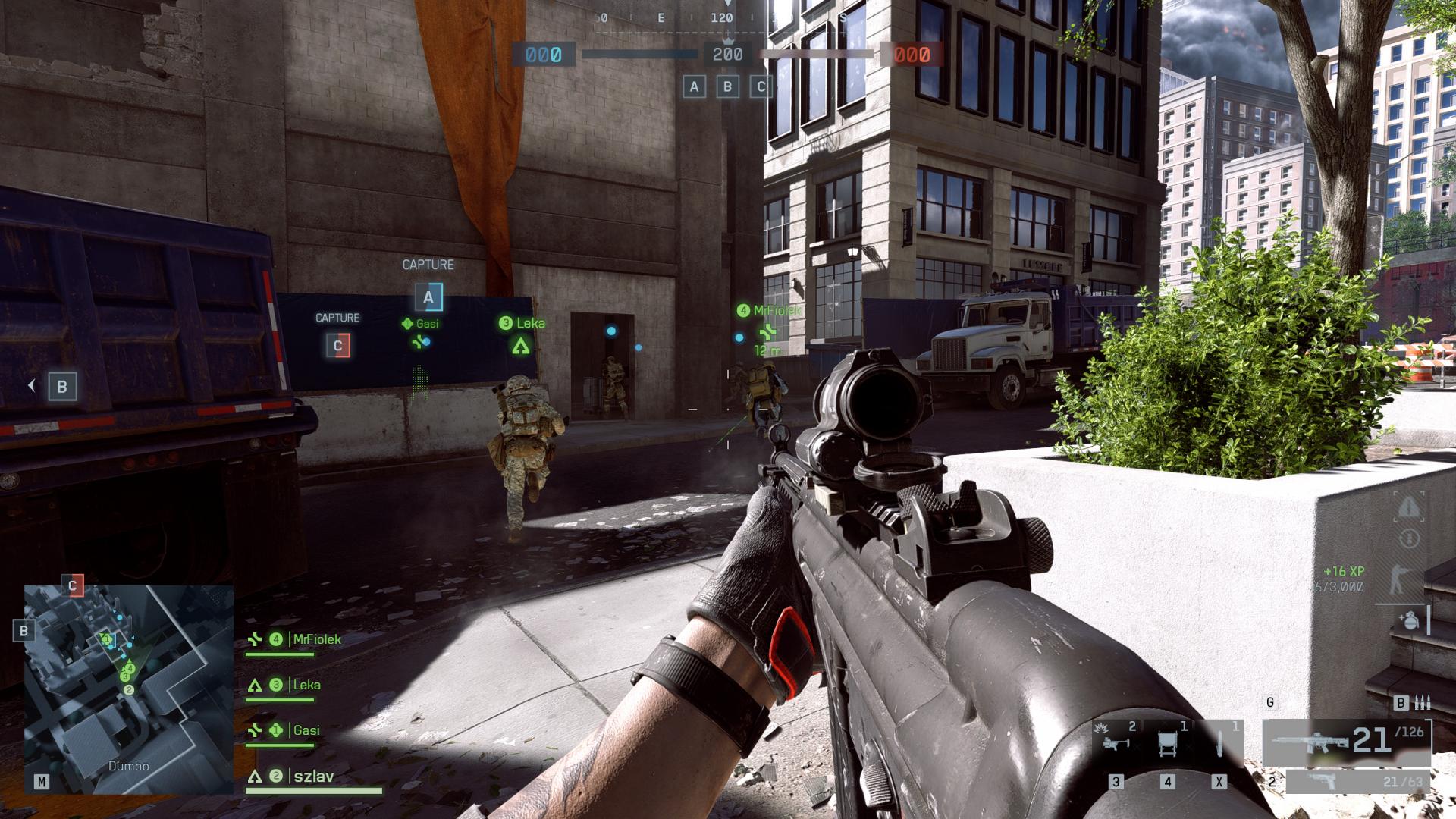The width and height of the screenshot is (1456, 819).
Task: Select MrFiolek in the squad list
Action: [x=315, y=640]
